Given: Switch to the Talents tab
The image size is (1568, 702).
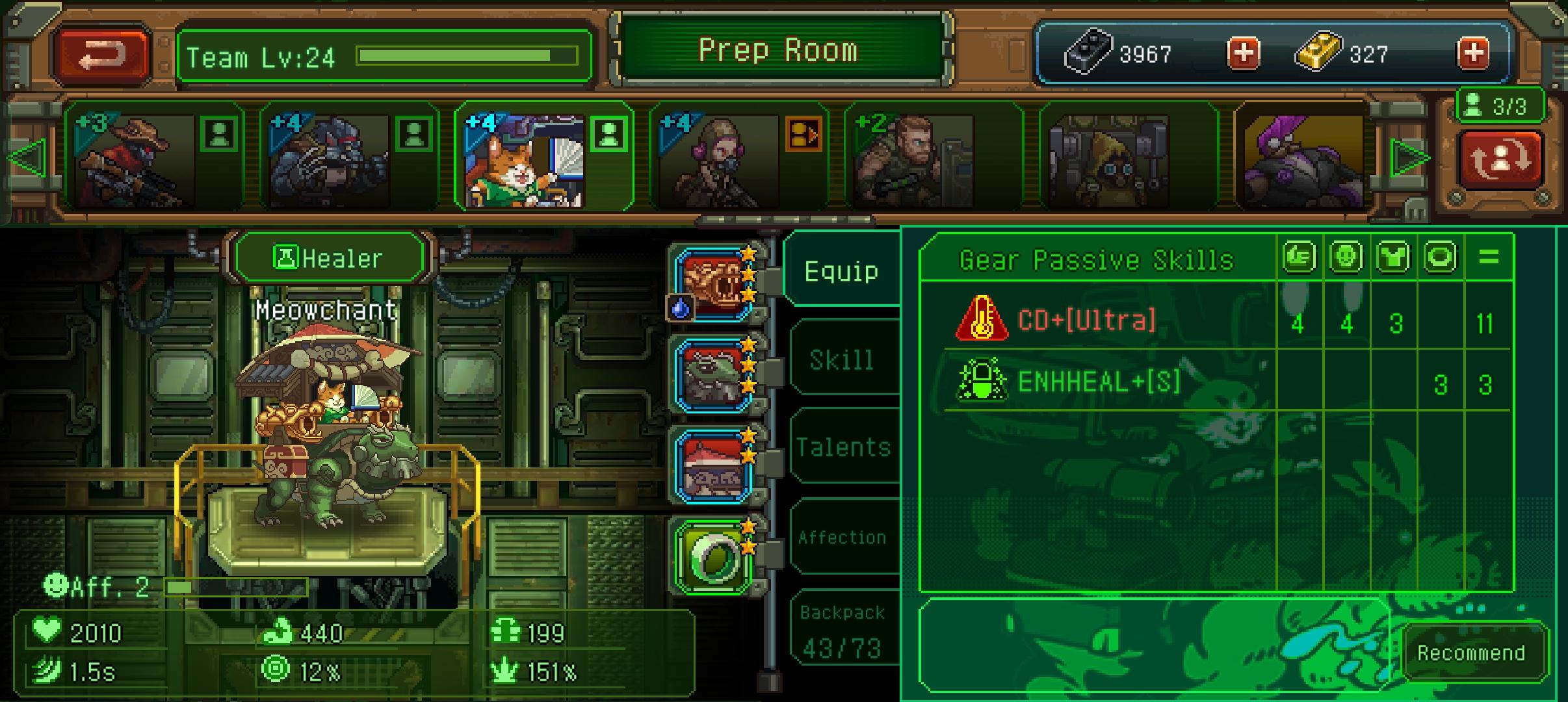Looking at the screenshot, I should [843, 448].
